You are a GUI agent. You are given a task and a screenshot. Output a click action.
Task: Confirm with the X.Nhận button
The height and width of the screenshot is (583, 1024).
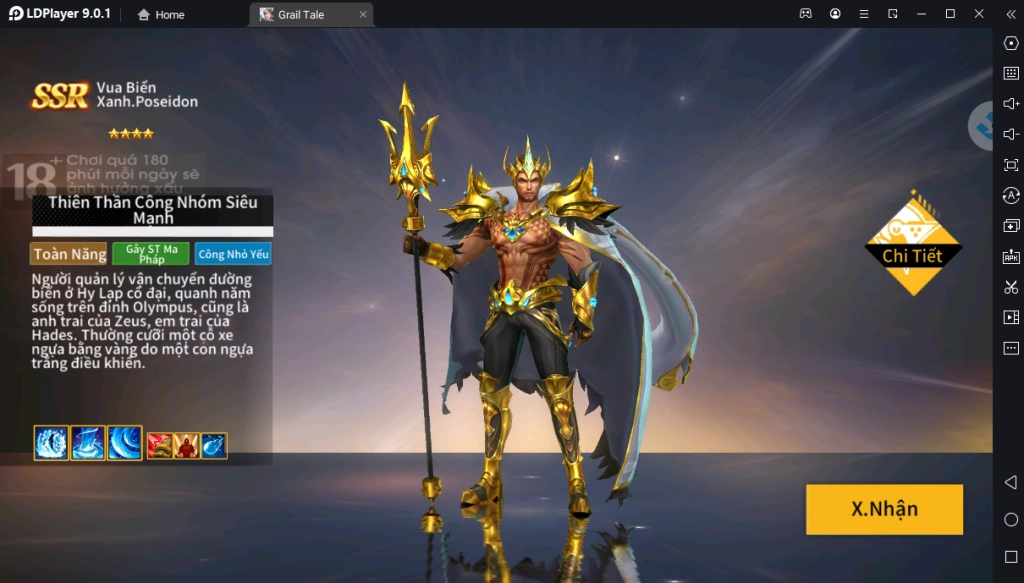(x=884, y=509)
